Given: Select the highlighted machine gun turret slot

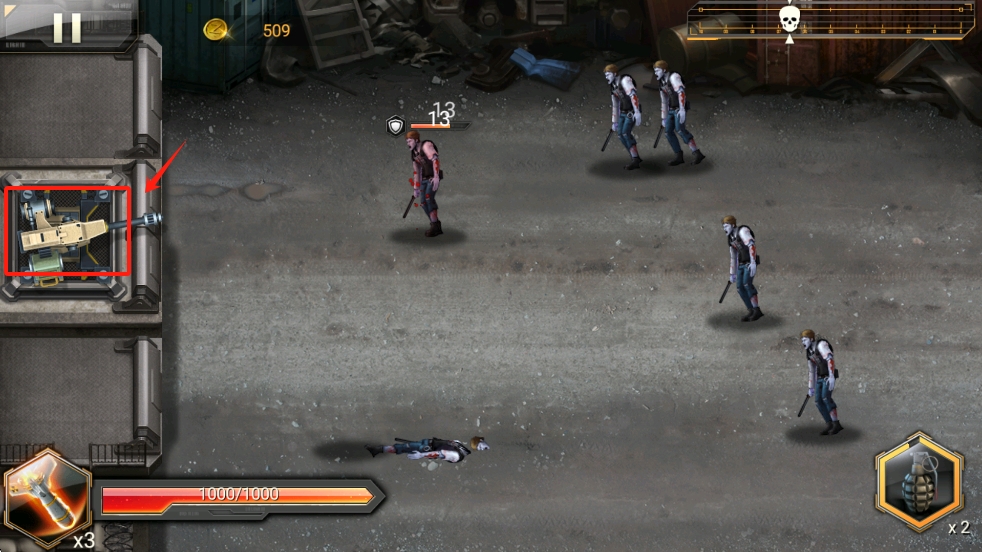Looking at the screenshot, I should 68,231.
